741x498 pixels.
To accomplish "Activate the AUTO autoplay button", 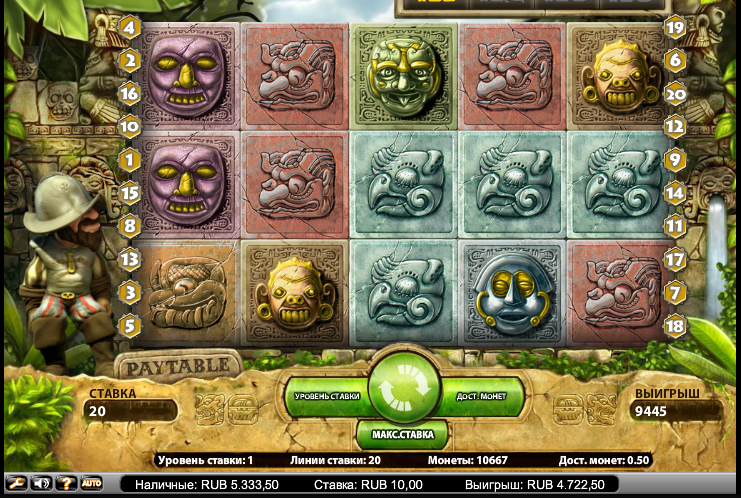I will 92,483.
